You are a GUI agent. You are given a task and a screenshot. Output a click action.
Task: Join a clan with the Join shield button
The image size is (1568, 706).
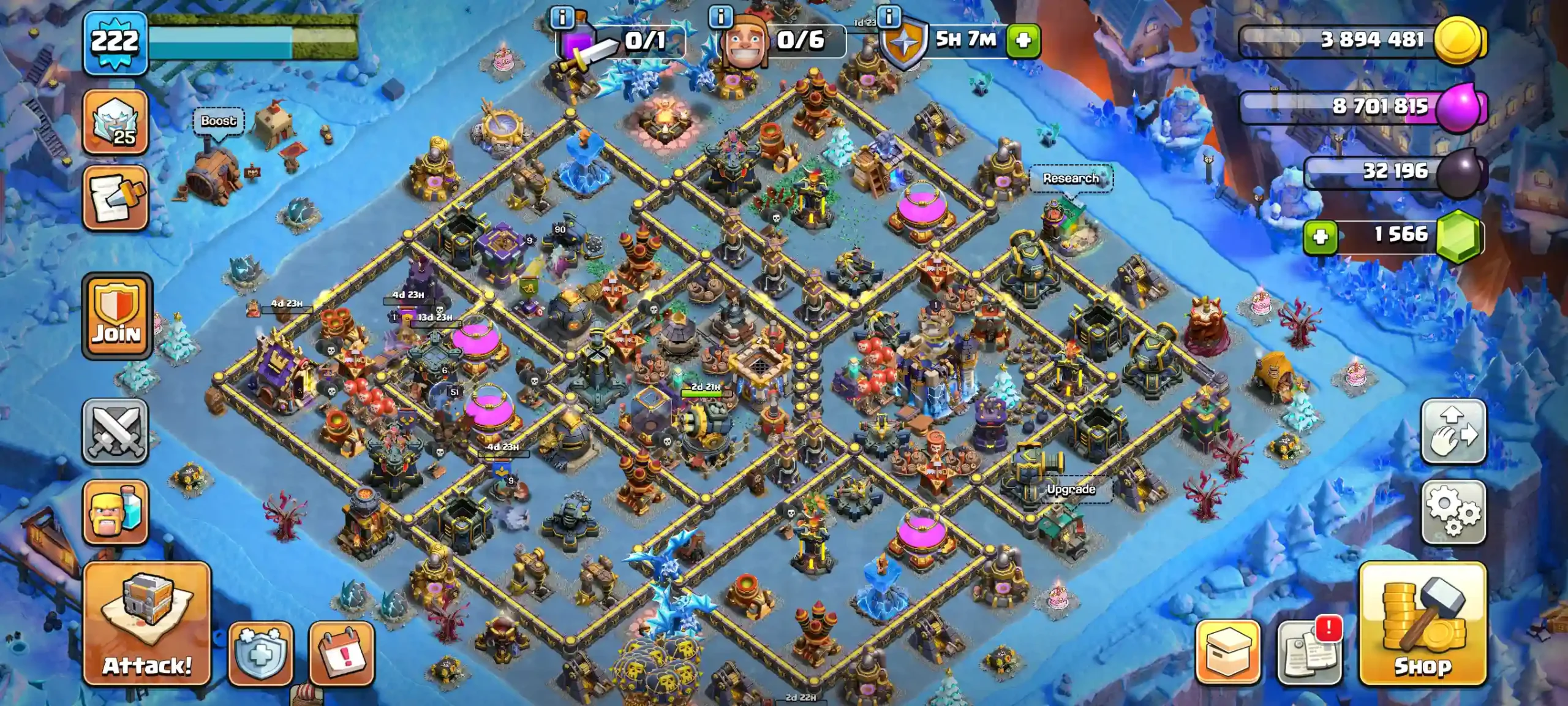point(116,316)
